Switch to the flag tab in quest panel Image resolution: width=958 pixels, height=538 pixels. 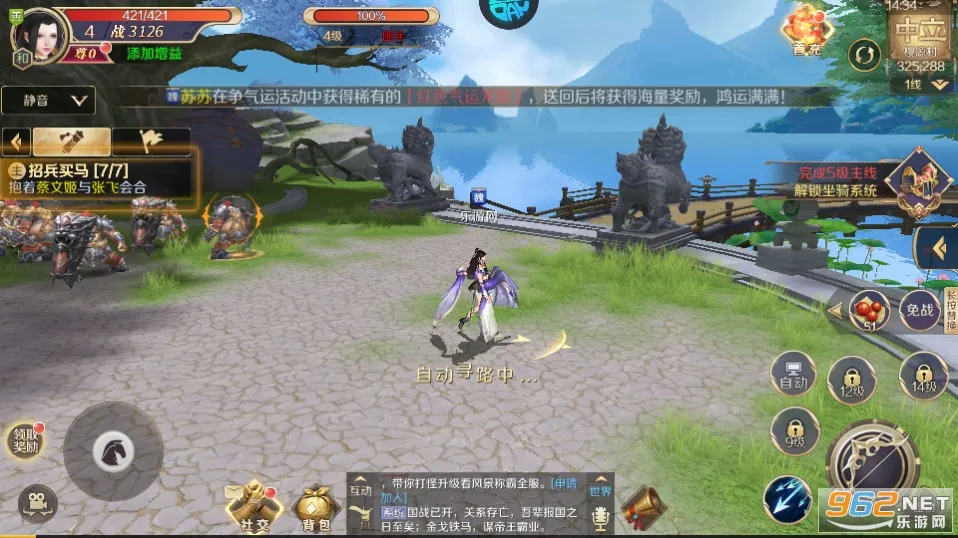tap(150, 141)
